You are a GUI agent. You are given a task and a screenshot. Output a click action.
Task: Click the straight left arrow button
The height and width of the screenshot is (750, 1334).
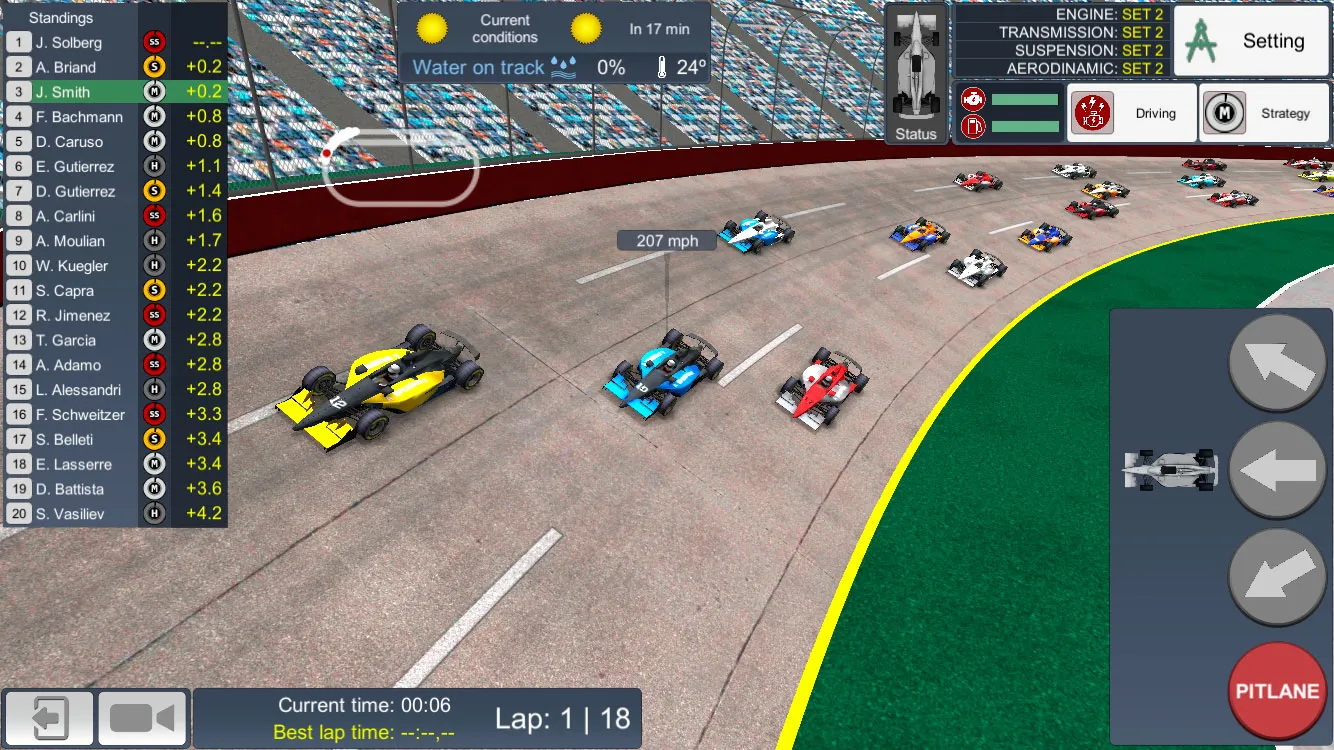point(1277,471)
